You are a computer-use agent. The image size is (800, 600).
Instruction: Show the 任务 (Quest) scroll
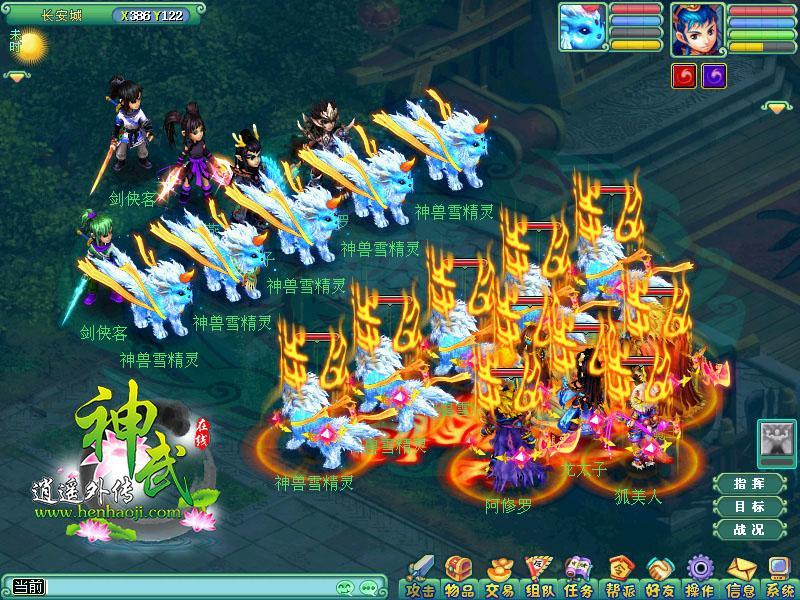(578, 581)
